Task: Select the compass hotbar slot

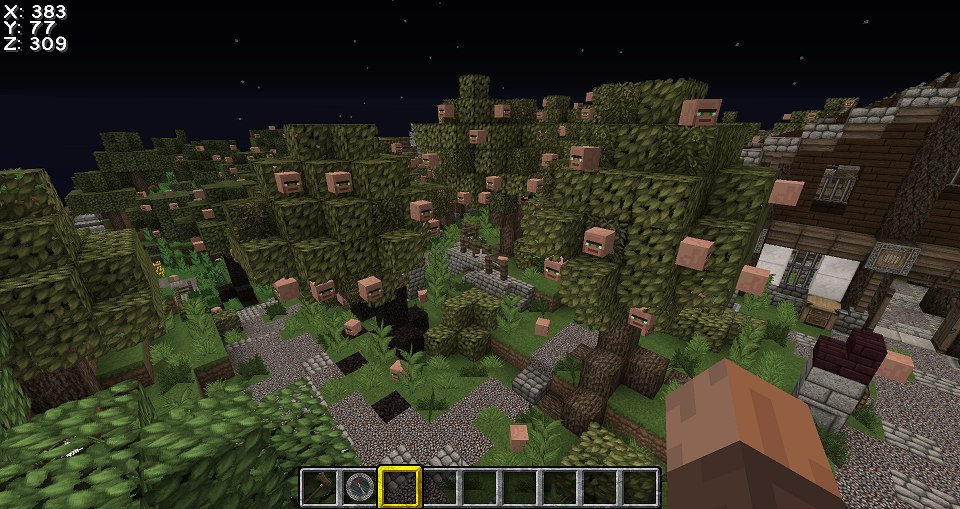Action: coord(360,487)
